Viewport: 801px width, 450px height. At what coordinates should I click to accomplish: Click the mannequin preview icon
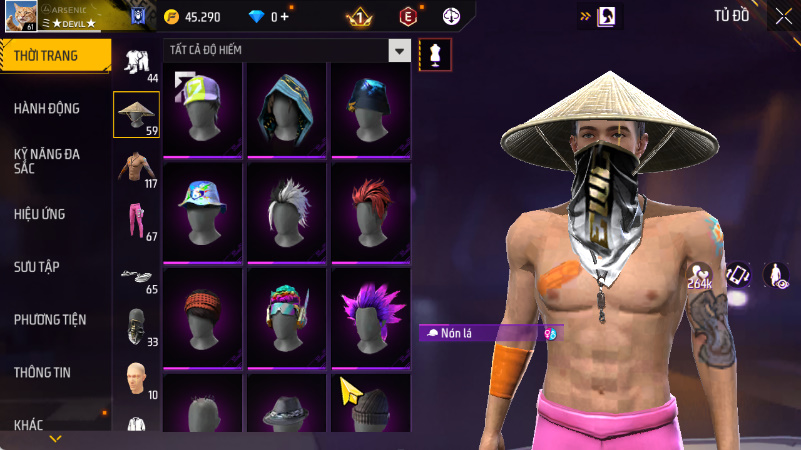(x=435, y=54)
